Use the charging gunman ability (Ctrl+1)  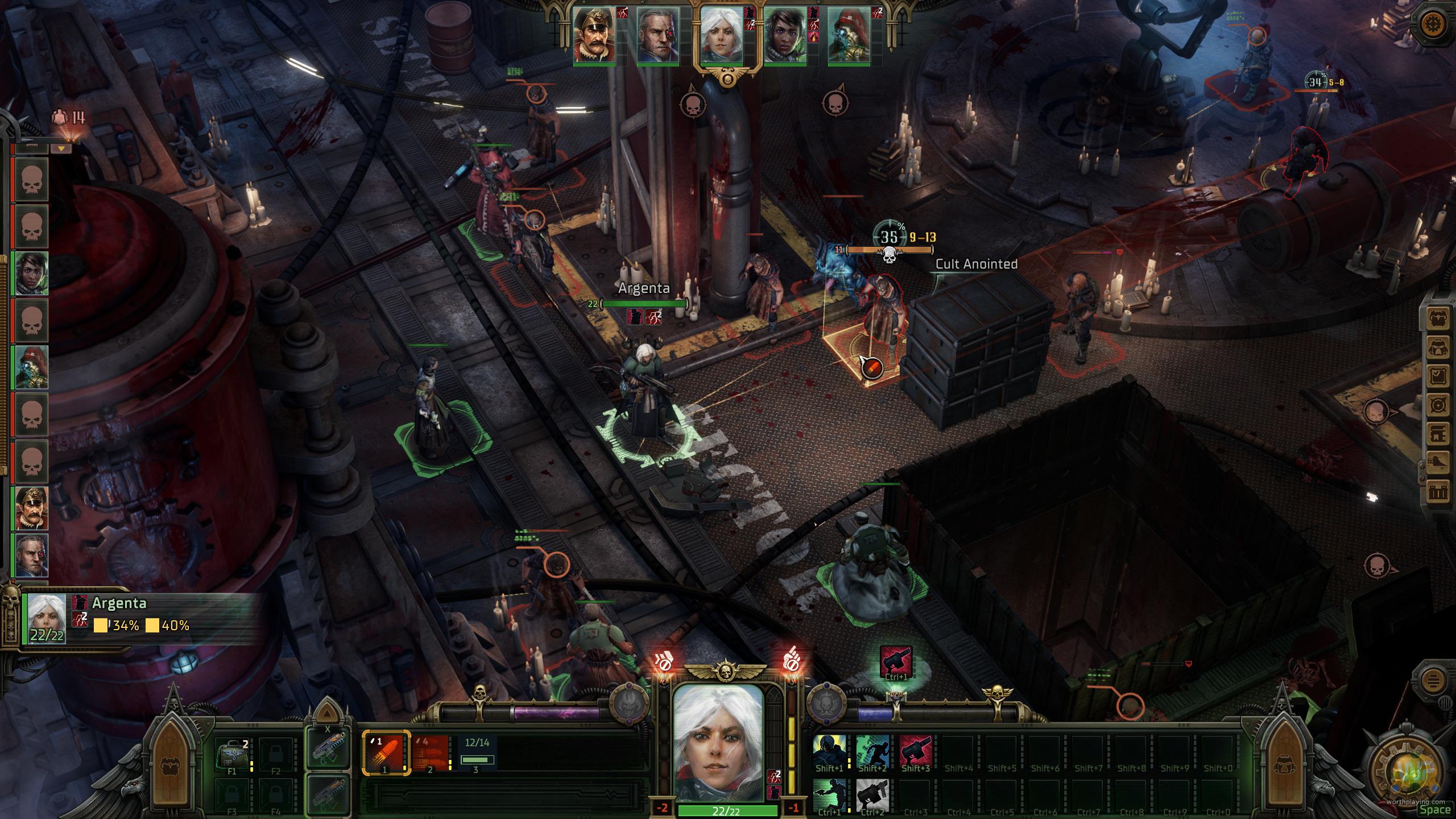[829, 795]
